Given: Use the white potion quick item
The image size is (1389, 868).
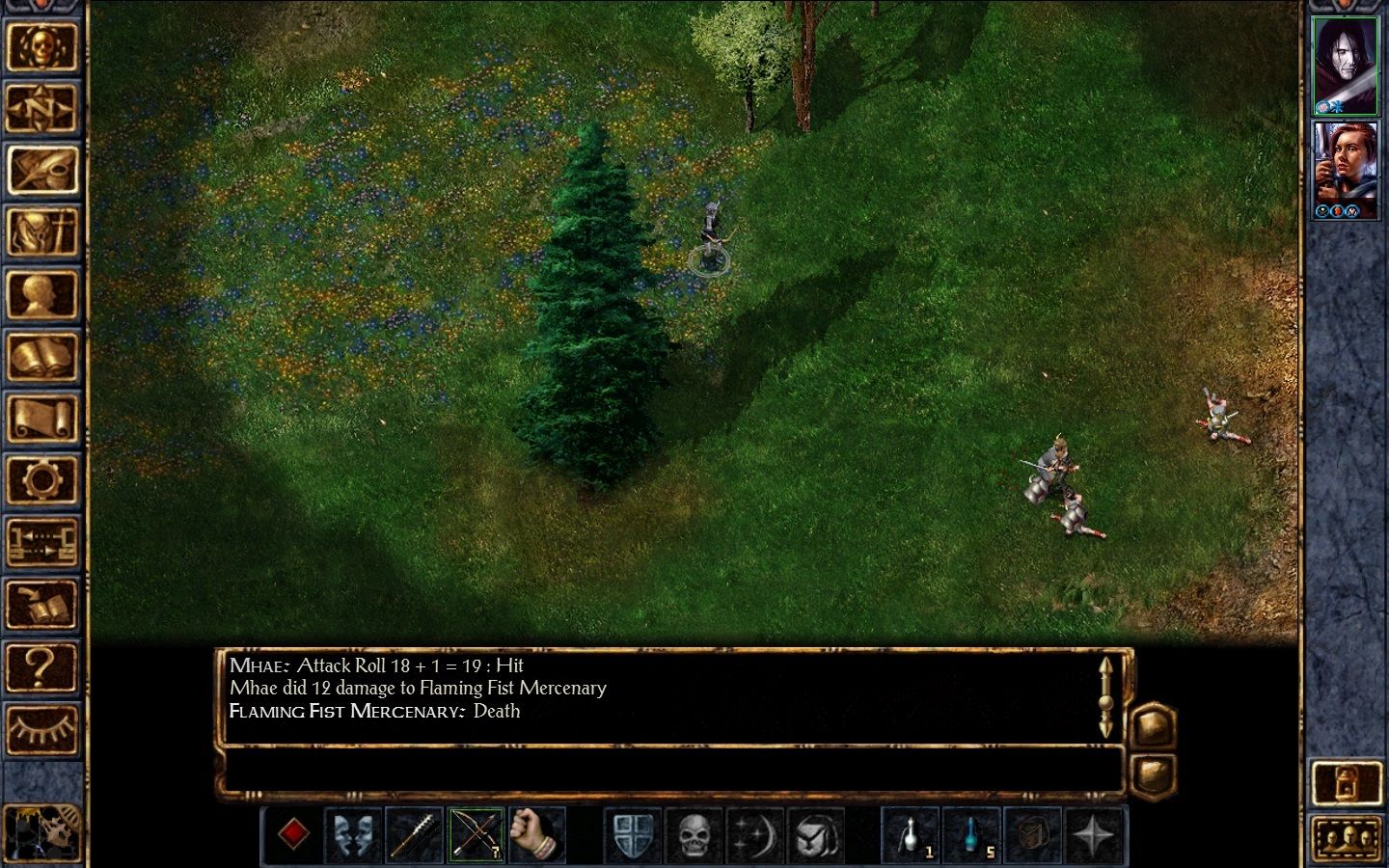Looking at the screenshot, I should [x=911, y=834].
